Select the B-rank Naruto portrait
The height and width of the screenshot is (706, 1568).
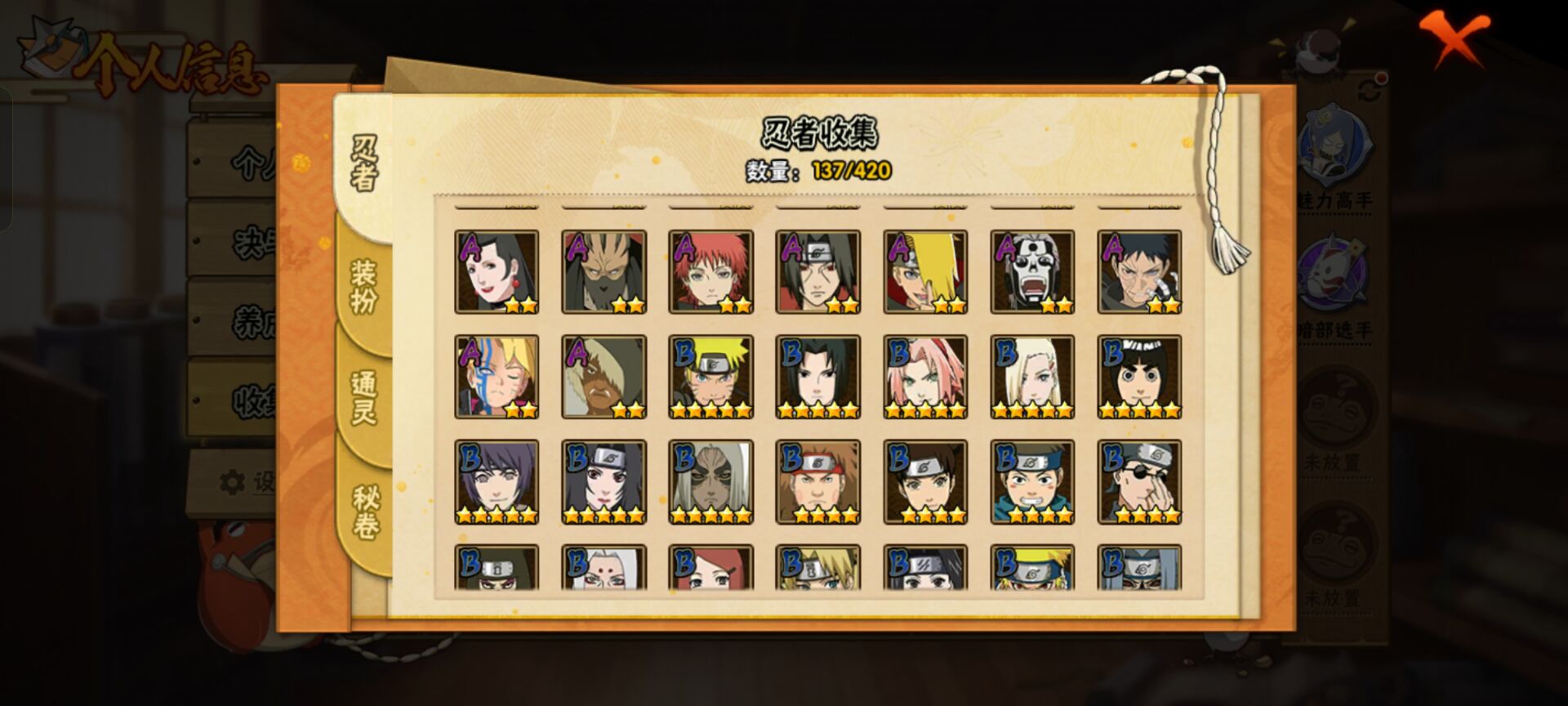coord(710,377)
